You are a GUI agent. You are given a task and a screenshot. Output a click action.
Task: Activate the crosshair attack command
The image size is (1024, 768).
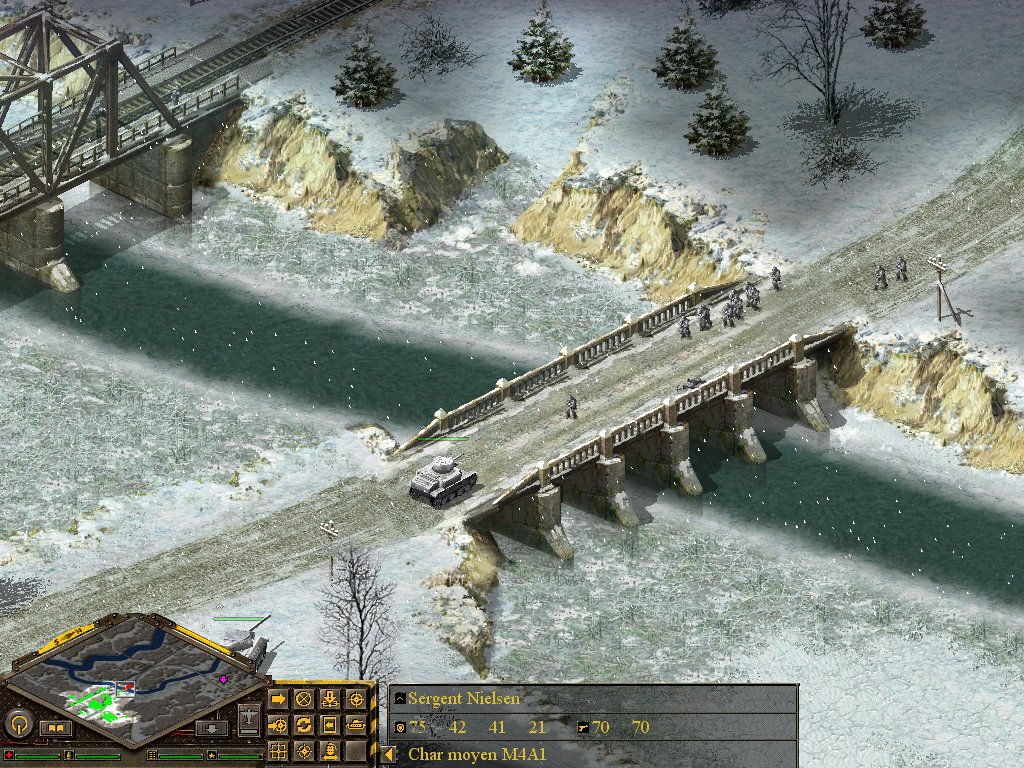354,699
